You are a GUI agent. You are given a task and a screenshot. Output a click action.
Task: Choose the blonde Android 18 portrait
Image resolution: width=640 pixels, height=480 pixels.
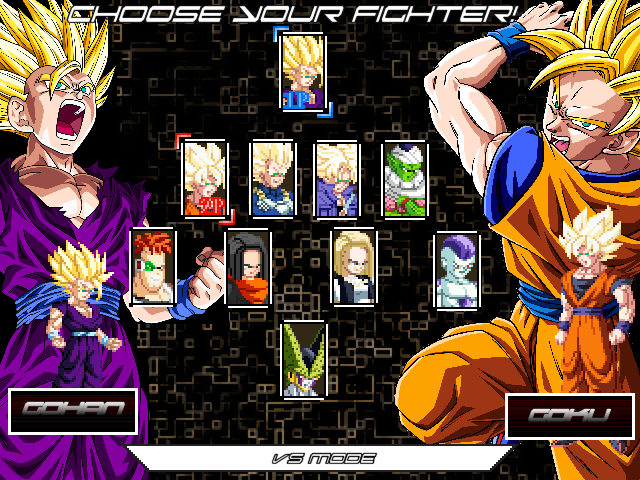[353, 266]
